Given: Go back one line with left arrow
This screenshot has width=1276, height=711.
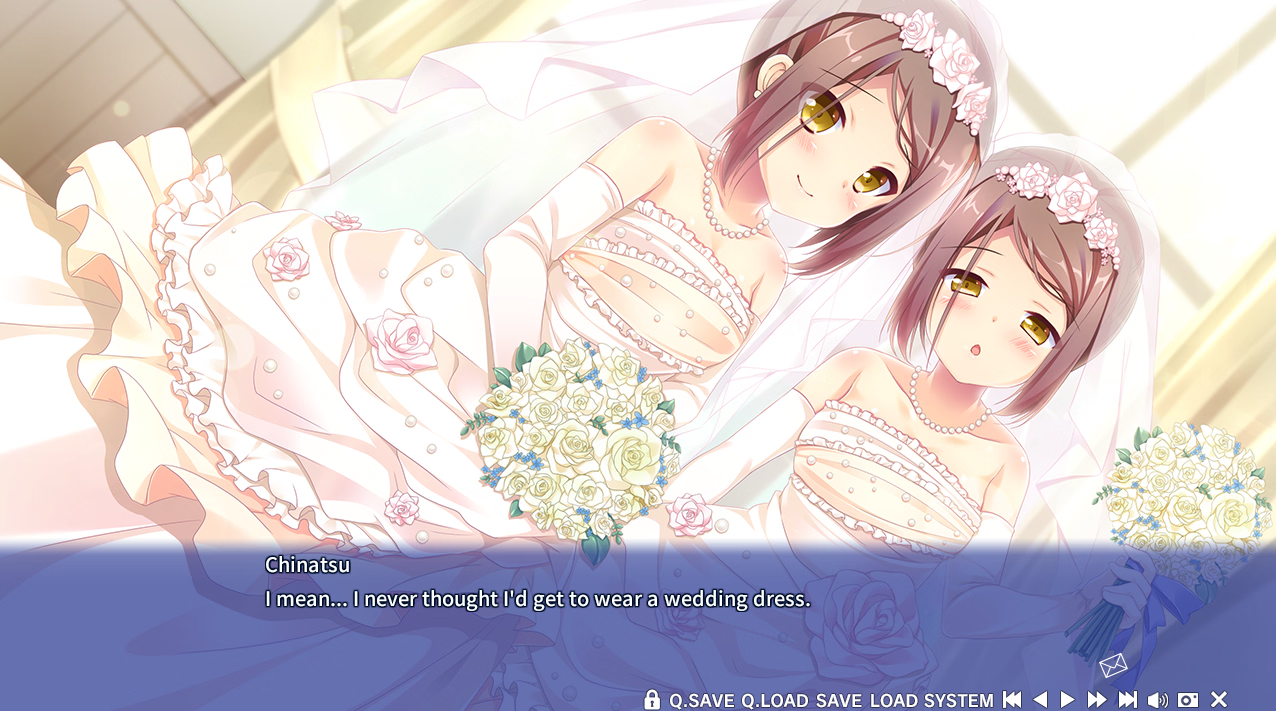Looking at the screenshot, I should coord(1040,700).
